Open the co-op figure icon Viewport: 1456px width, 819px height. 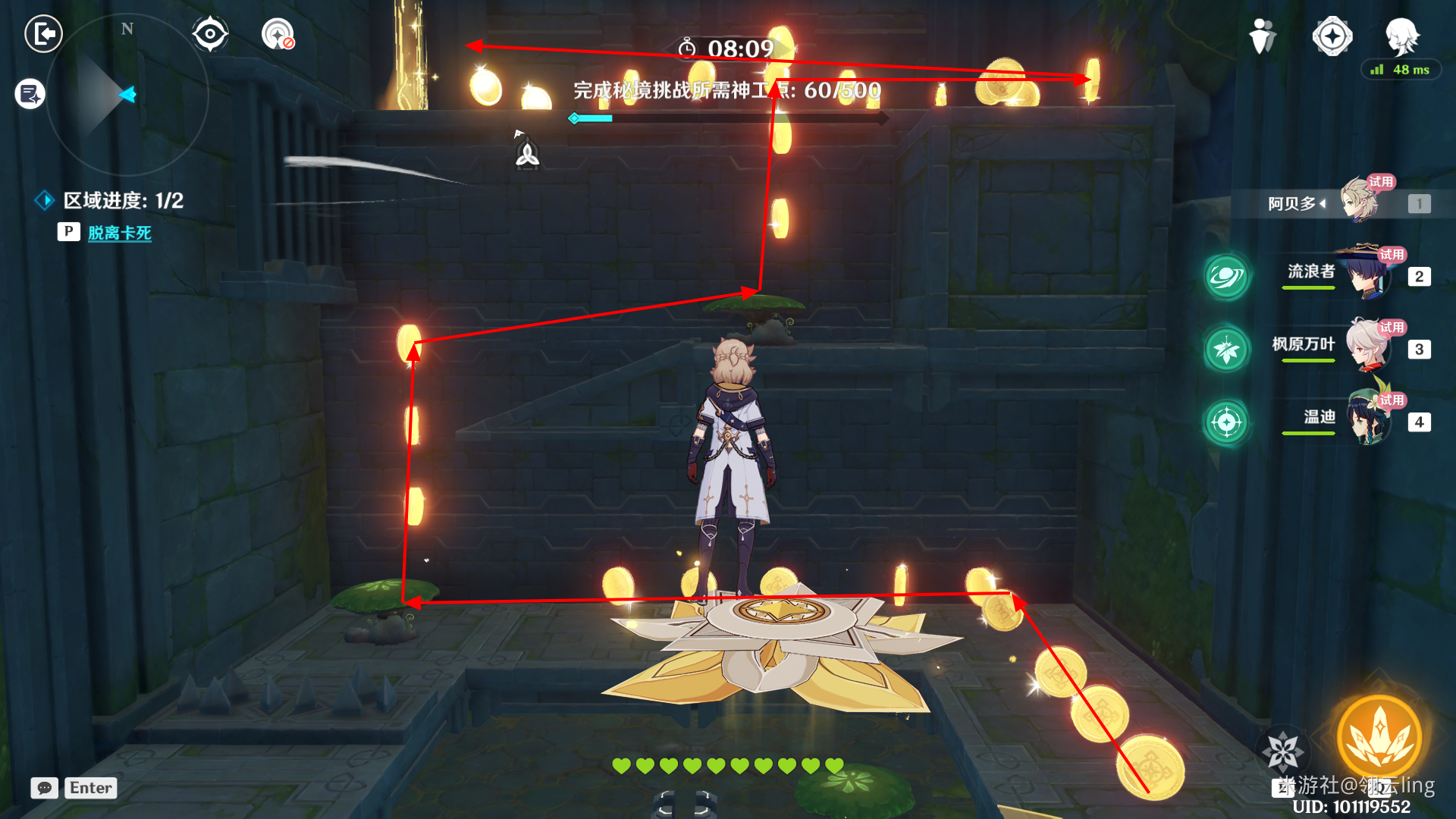(1262, 36)
